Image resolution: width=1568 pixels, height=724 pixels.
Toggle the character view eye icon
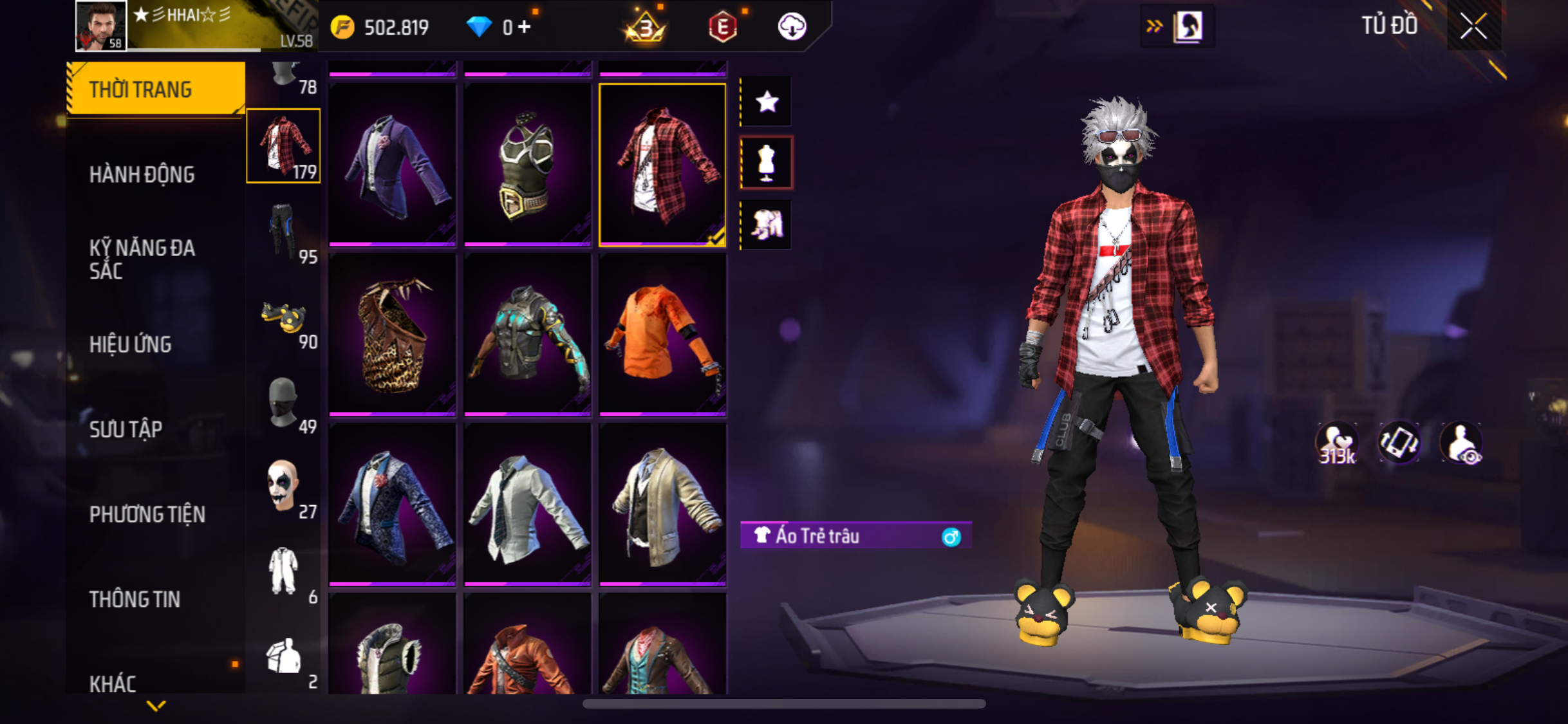pyautogui.click(x=1462, y=443)
